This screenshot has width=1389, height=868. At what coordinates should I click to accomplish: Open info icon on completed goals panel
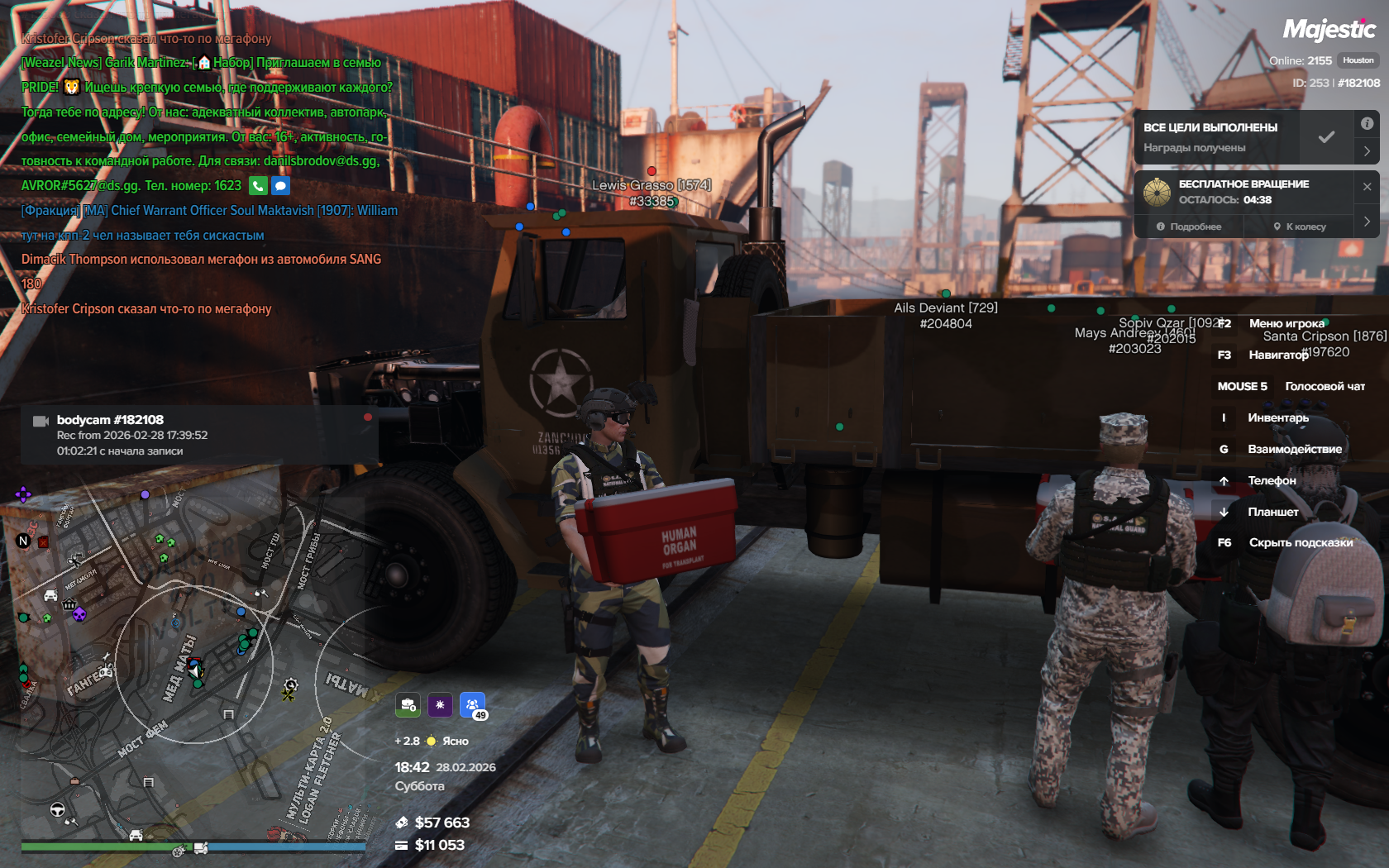click(1367, 123)
